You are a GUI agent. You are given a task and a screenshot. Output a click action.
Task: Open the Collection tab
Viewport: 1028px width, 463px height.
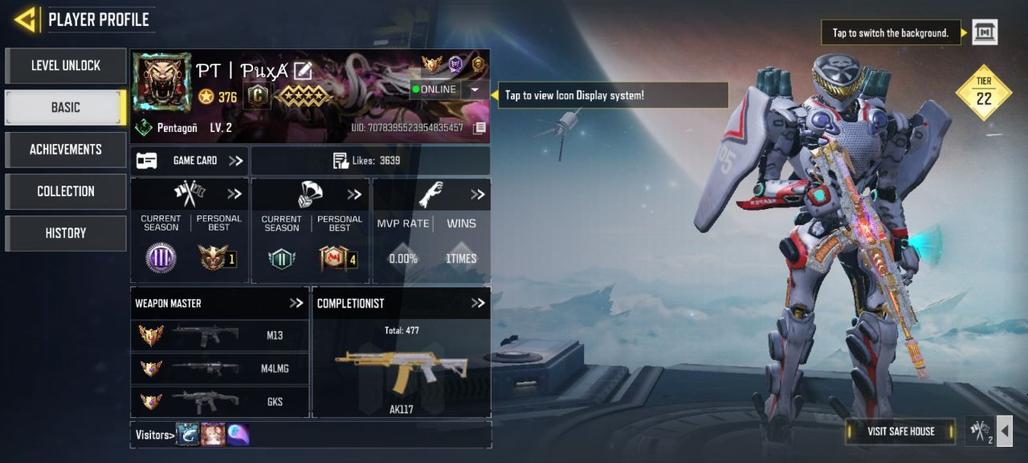66,192
